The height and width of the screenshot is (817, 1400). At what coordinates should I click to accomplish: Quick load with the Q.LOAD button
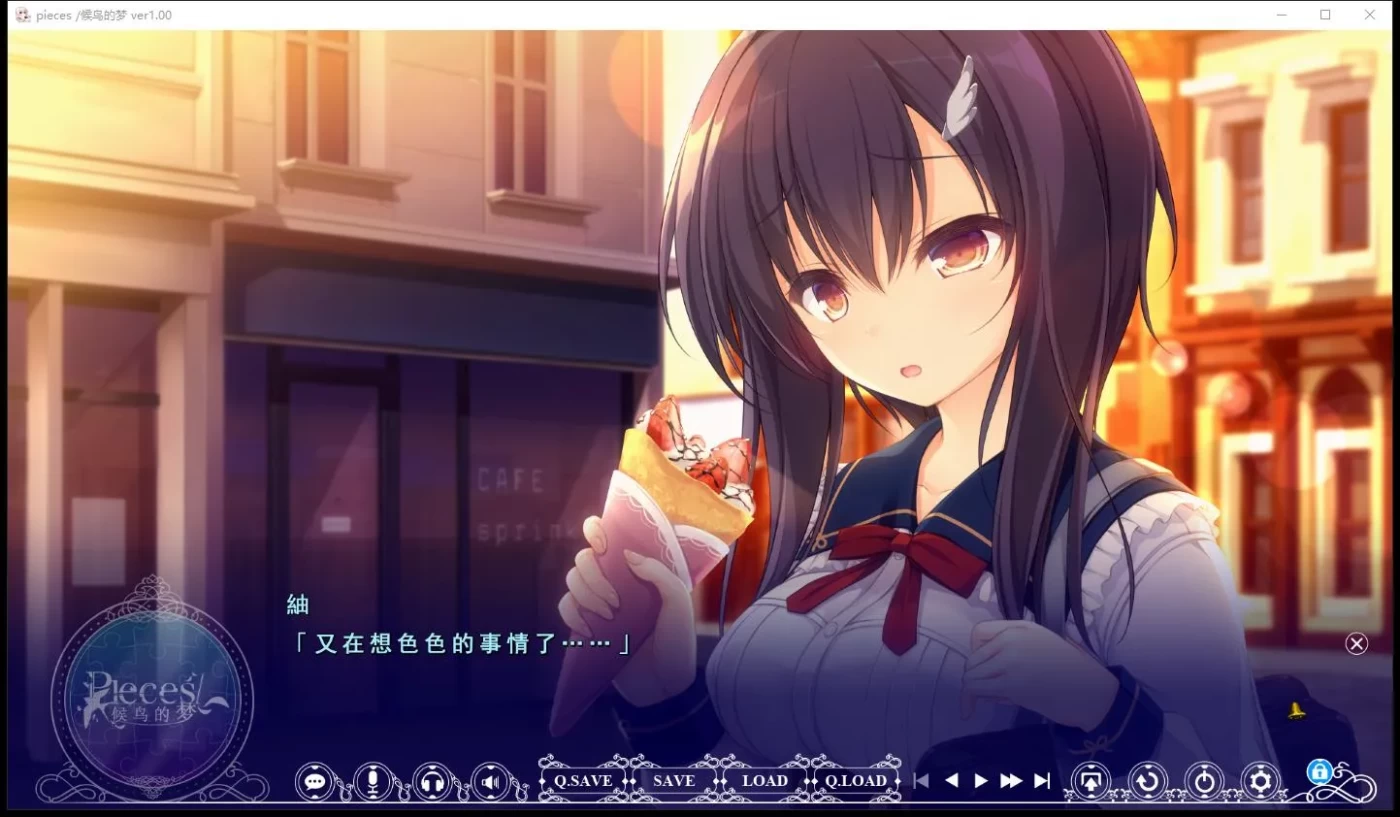(856, 781)
